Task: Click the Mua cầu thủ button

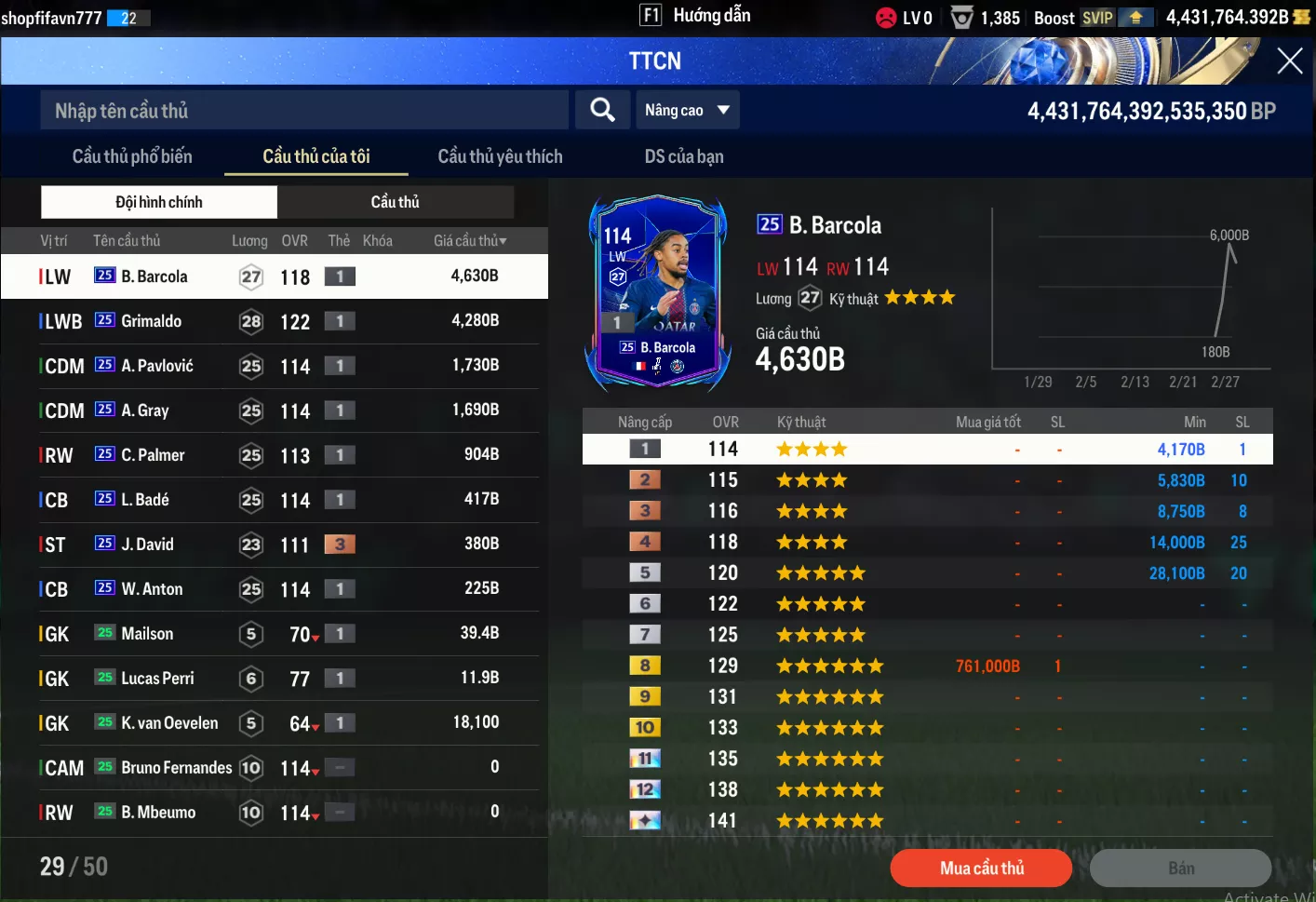Action: click(981, 868)
